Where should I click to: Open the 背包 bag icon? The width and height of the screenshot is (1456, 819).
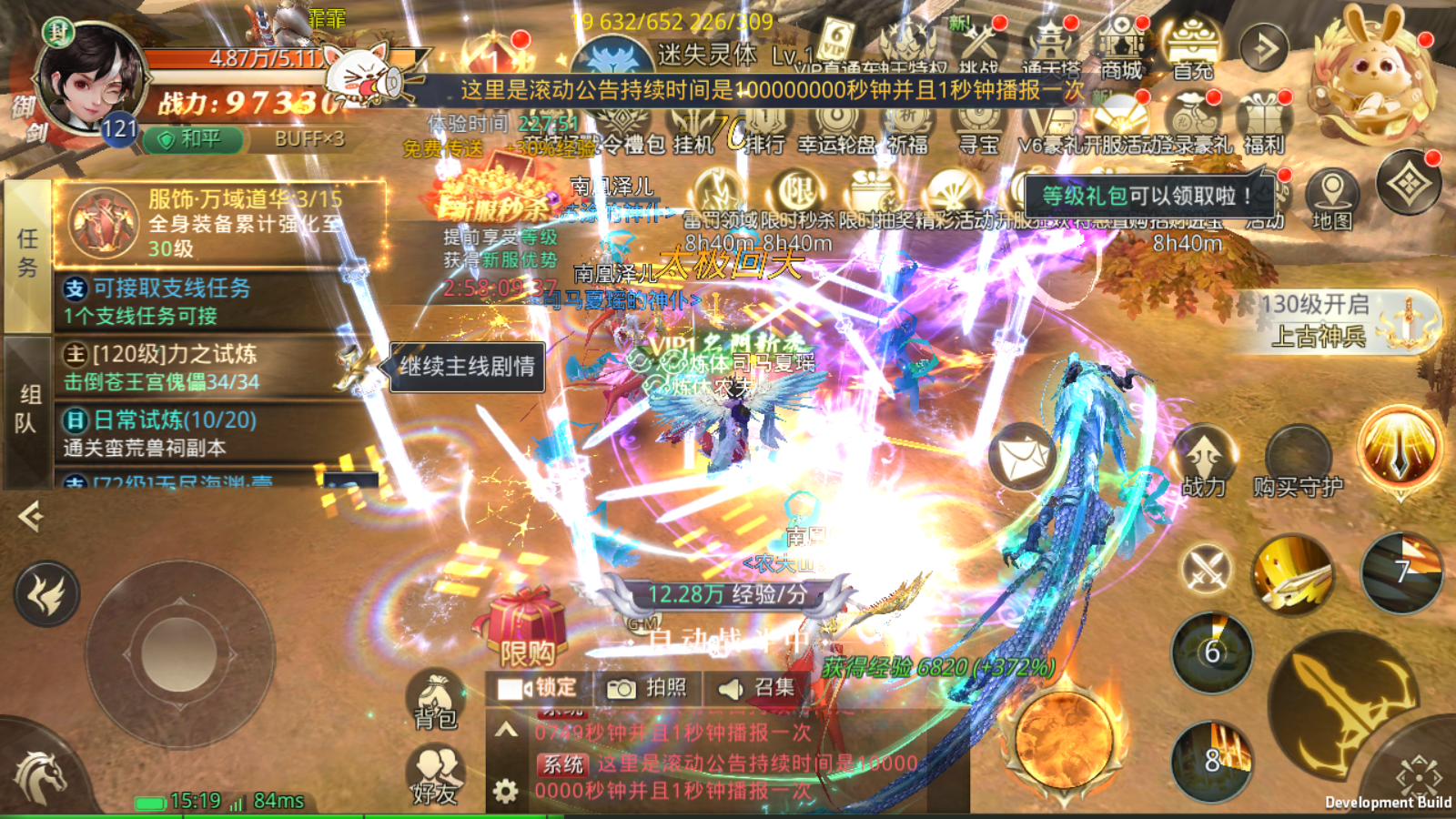pyautogui.click(x=435, y=699)
